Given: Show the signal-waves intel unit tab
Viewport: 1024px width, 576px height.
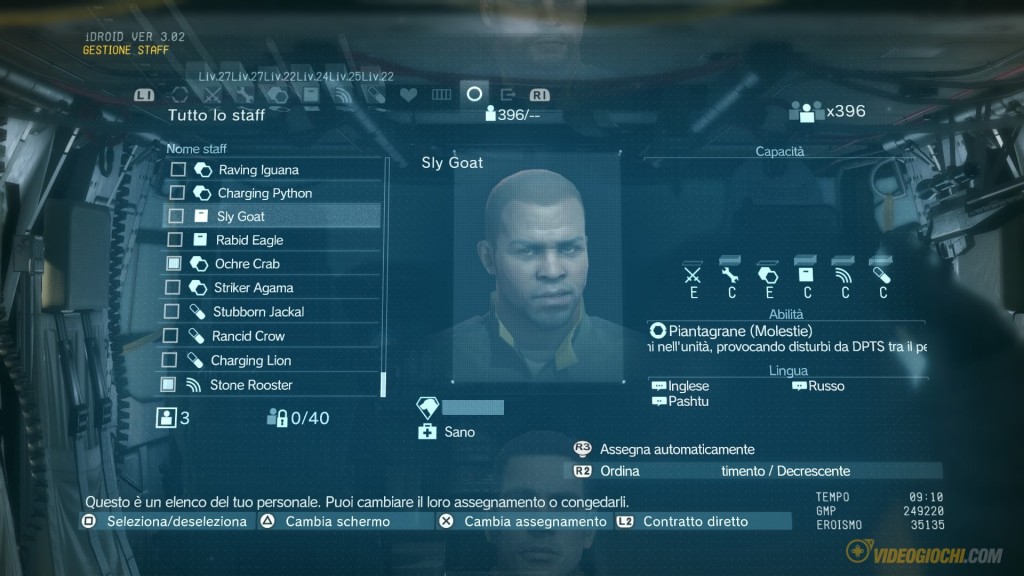Looking at the screenshot, I should (x=344, y=95).
